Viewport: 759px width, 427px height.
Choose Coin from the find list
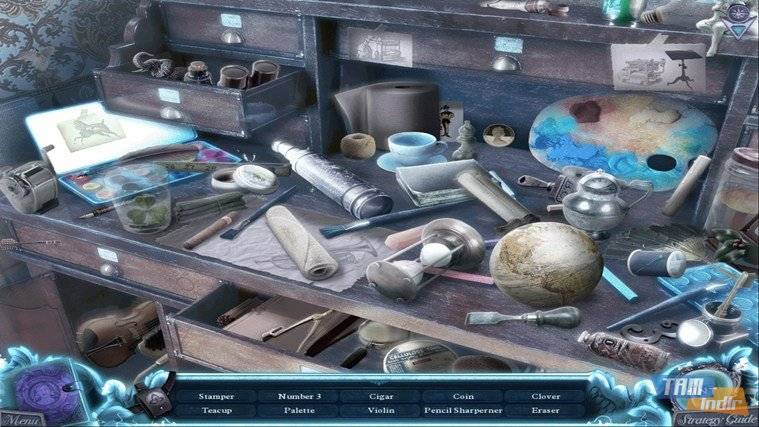[461, 396]
